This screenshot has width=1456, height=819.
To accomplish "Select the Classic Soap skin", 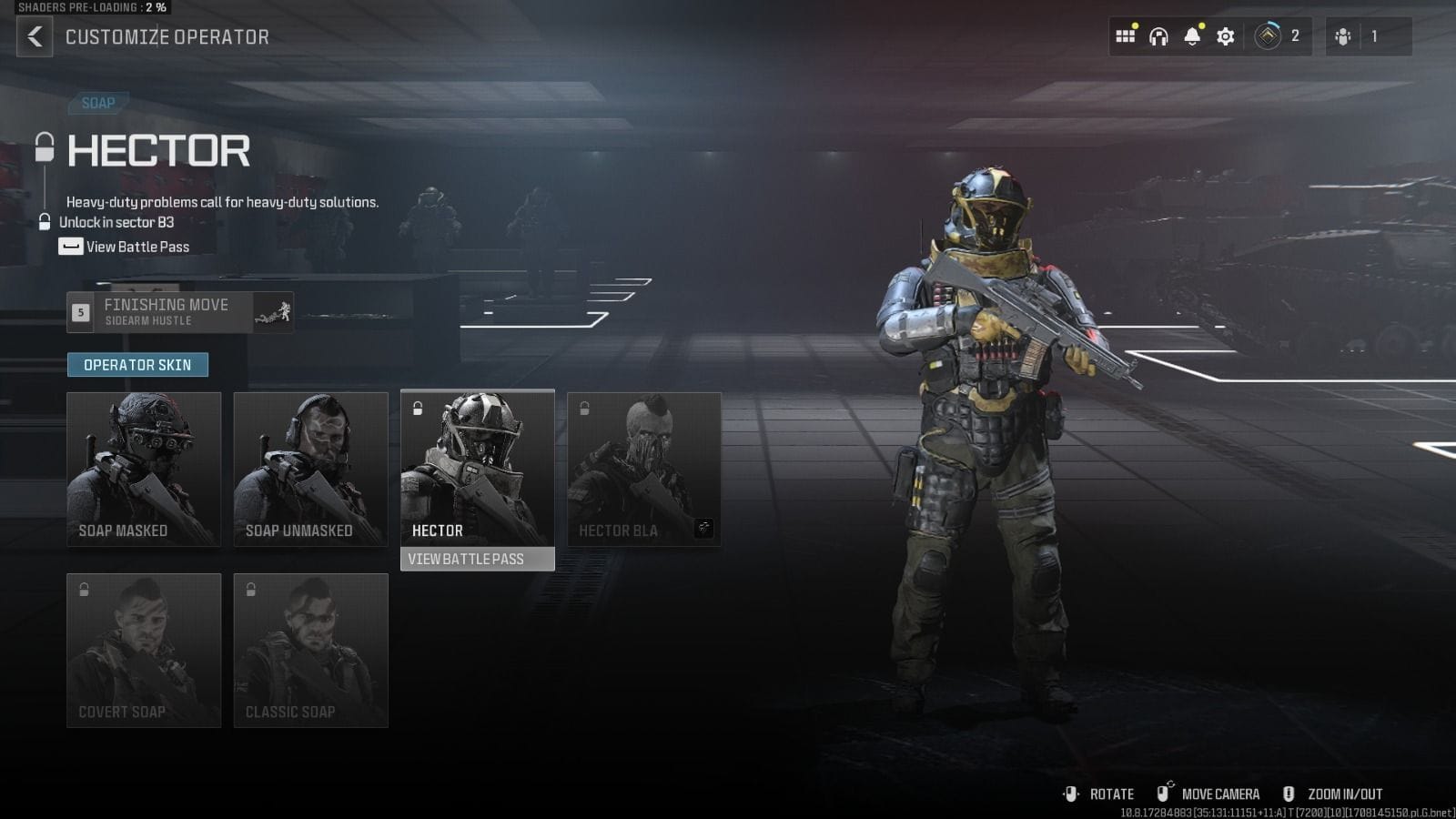I will 310,650.
